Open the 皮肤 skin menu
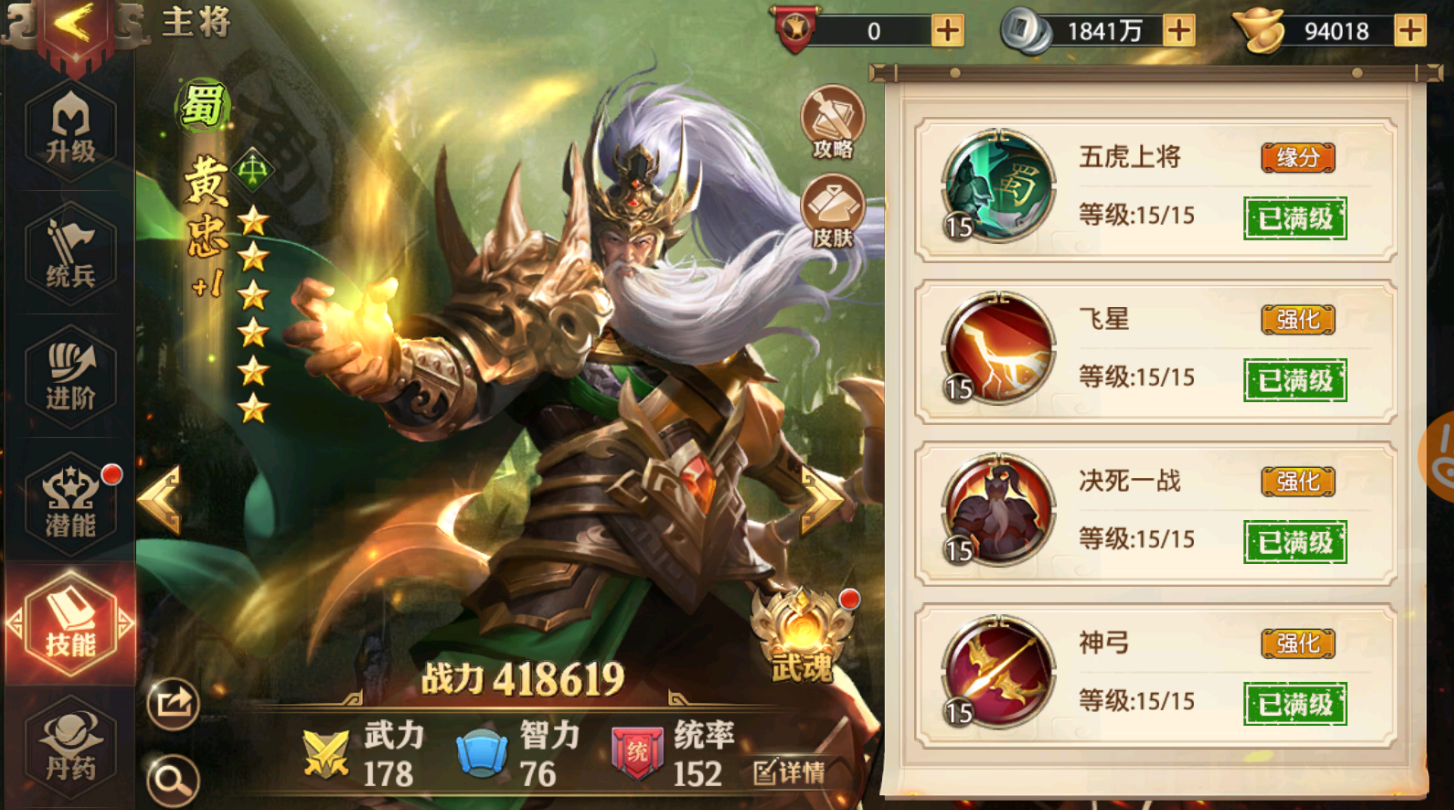 (832, 202)
